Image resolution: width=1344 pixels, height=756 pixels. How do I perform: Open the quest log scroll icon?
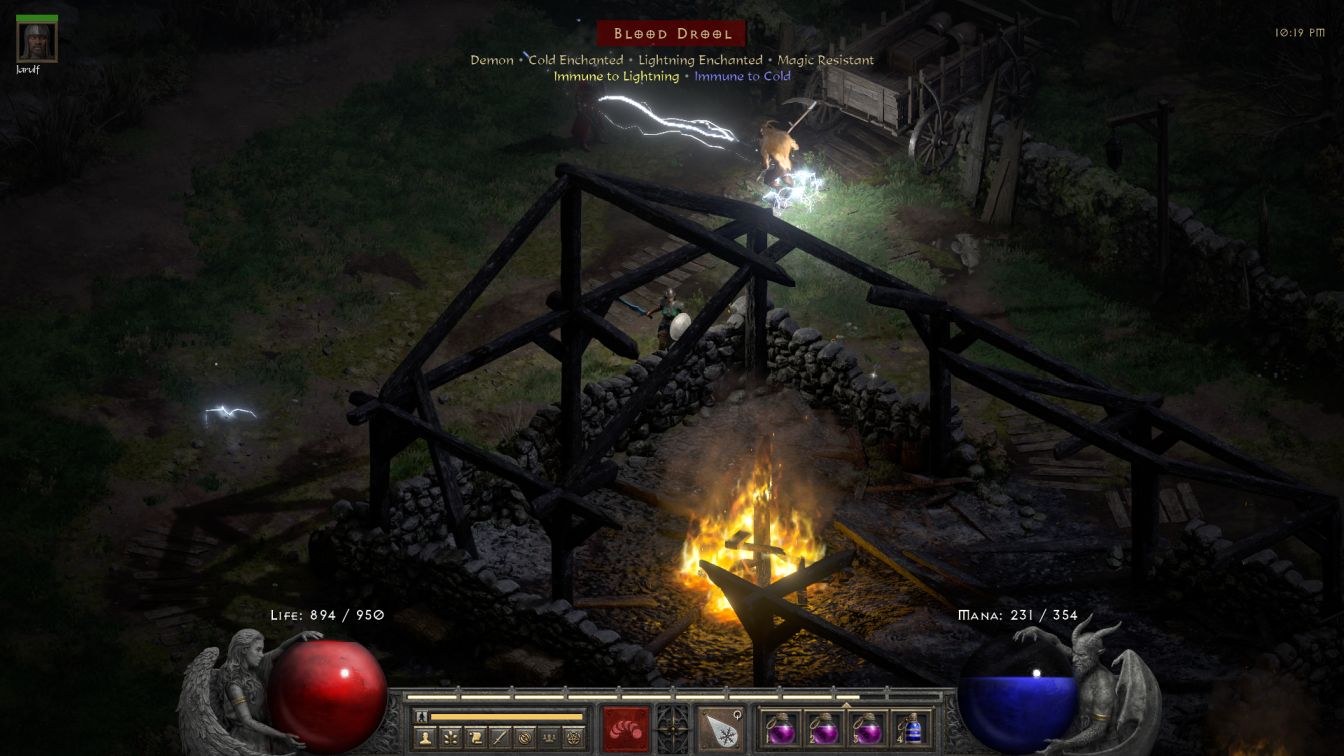click(475, 738)
